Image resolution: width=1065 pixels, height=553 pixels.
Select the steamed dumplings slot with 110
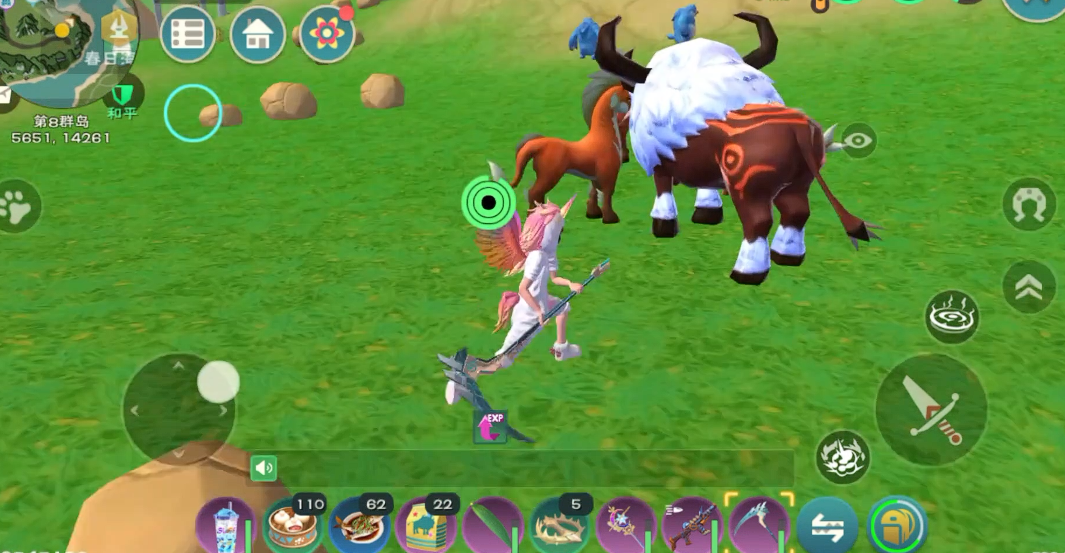[291, 526]
